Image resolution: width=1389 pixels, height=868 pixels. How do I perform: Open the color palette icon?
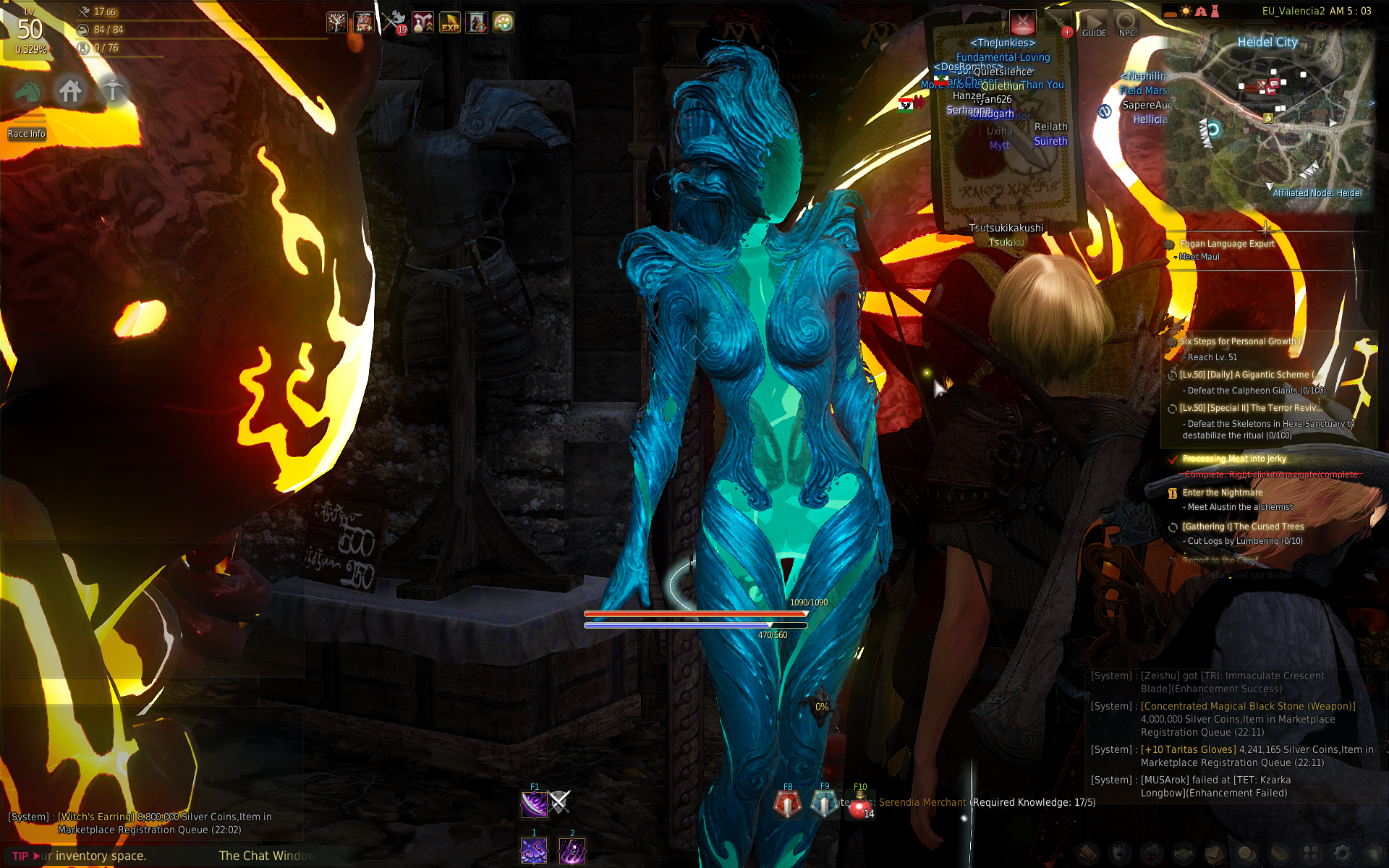click(x=504, y=22)
